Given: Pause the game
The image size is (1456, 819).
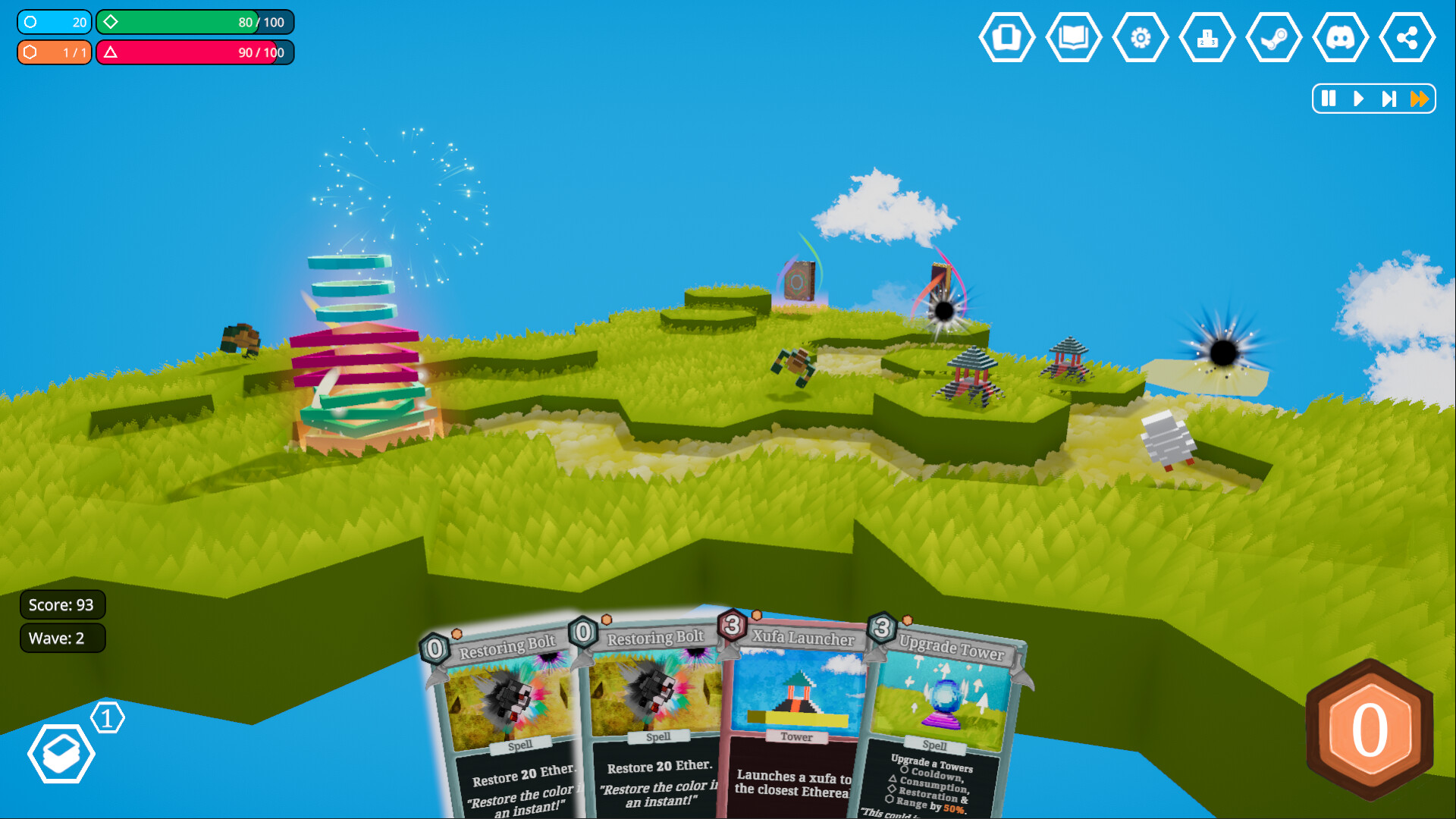Looking at the screenshot, I should click(x=1327, y=99).
